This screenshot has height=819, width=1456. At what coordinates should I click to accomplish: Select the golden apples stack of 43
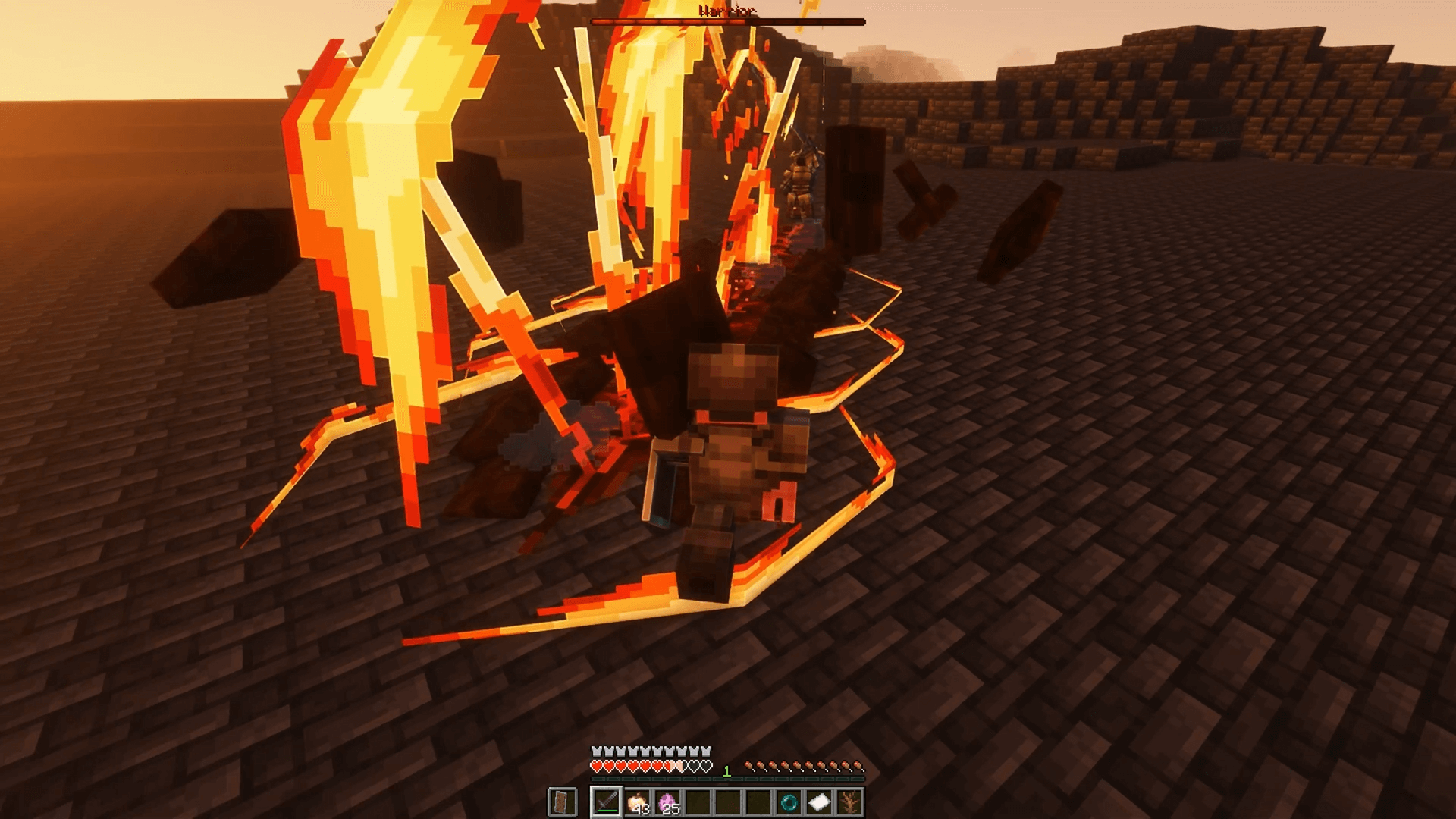[x=636, y=802]
